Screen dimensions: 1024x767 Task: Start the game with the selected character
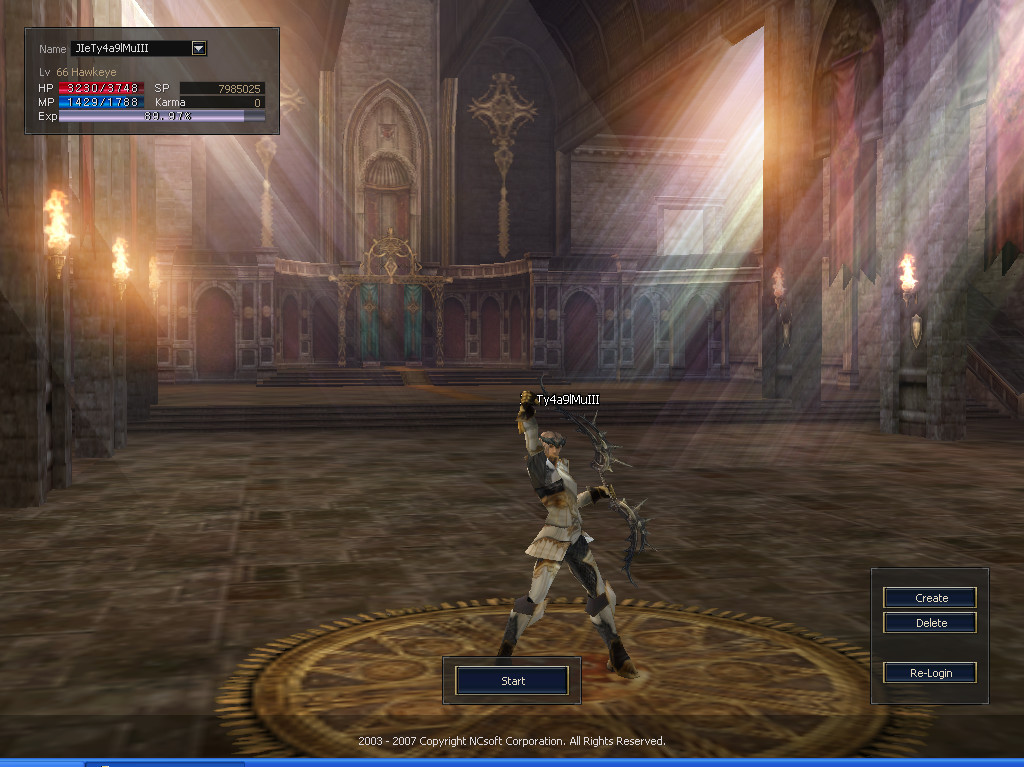point(512,681)
